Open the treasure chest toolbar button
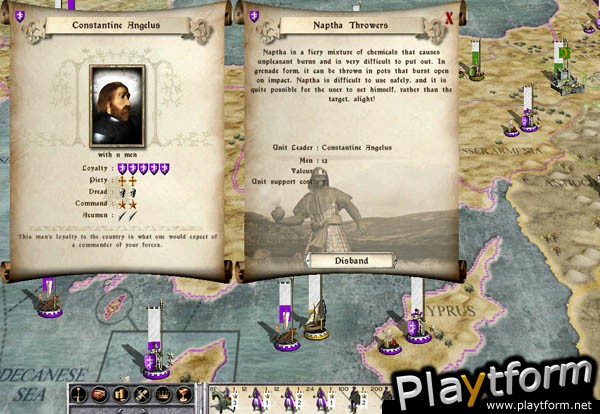The width and height of the screenshot is (600, 414). (99, 394)
